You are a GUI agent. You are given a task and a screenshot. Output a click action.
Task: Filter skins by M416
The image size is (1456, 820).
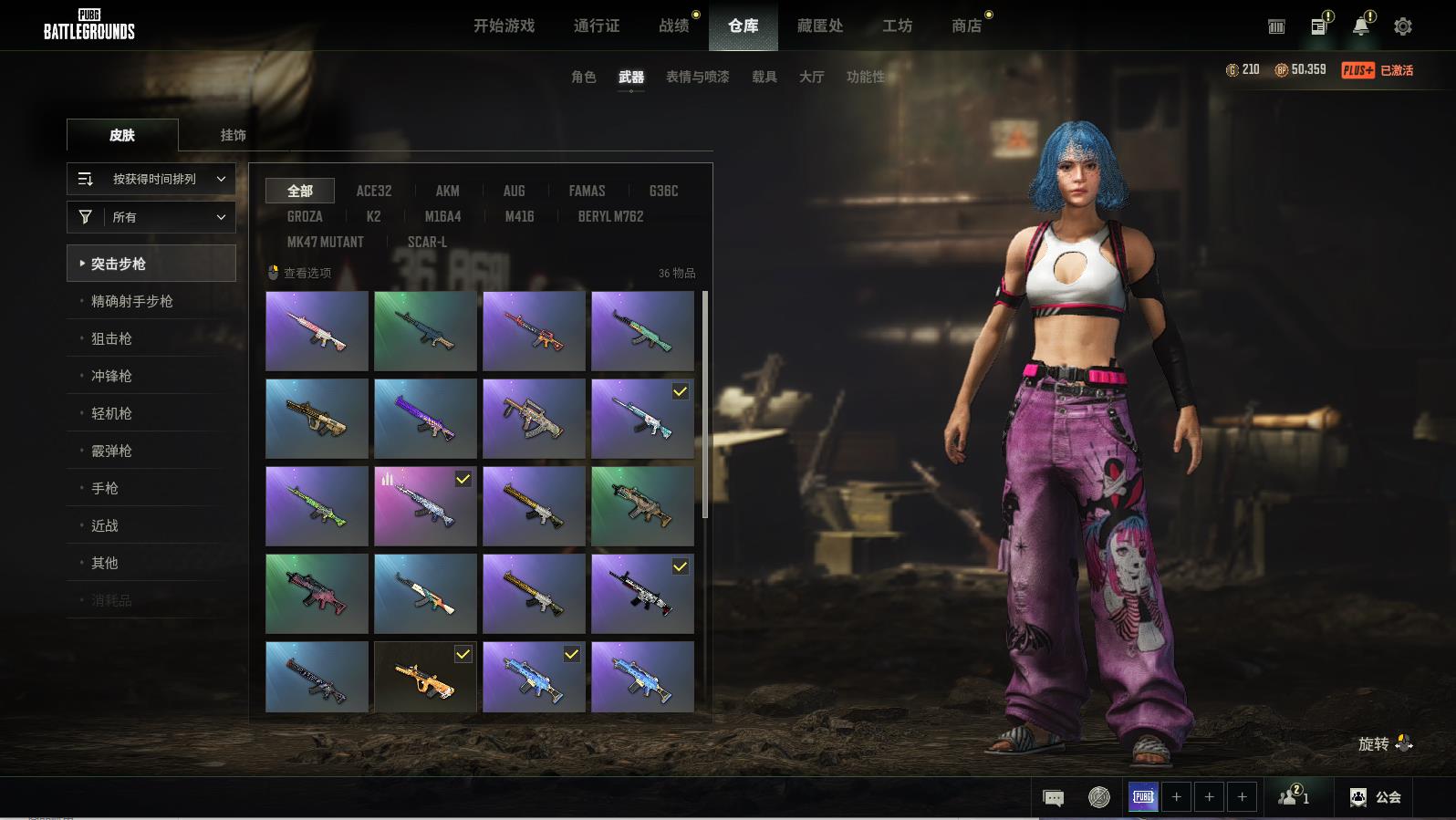[x=519, y=216]
